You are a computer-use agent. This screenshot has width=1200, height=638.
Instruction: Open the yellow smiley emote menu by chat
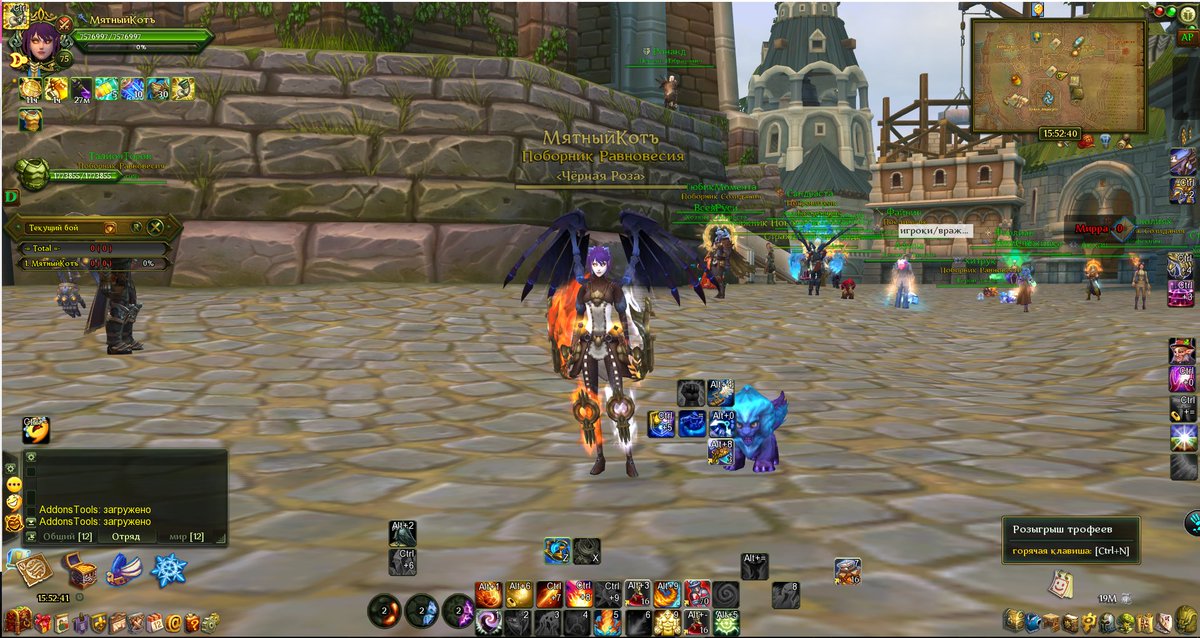coord(14,485)
